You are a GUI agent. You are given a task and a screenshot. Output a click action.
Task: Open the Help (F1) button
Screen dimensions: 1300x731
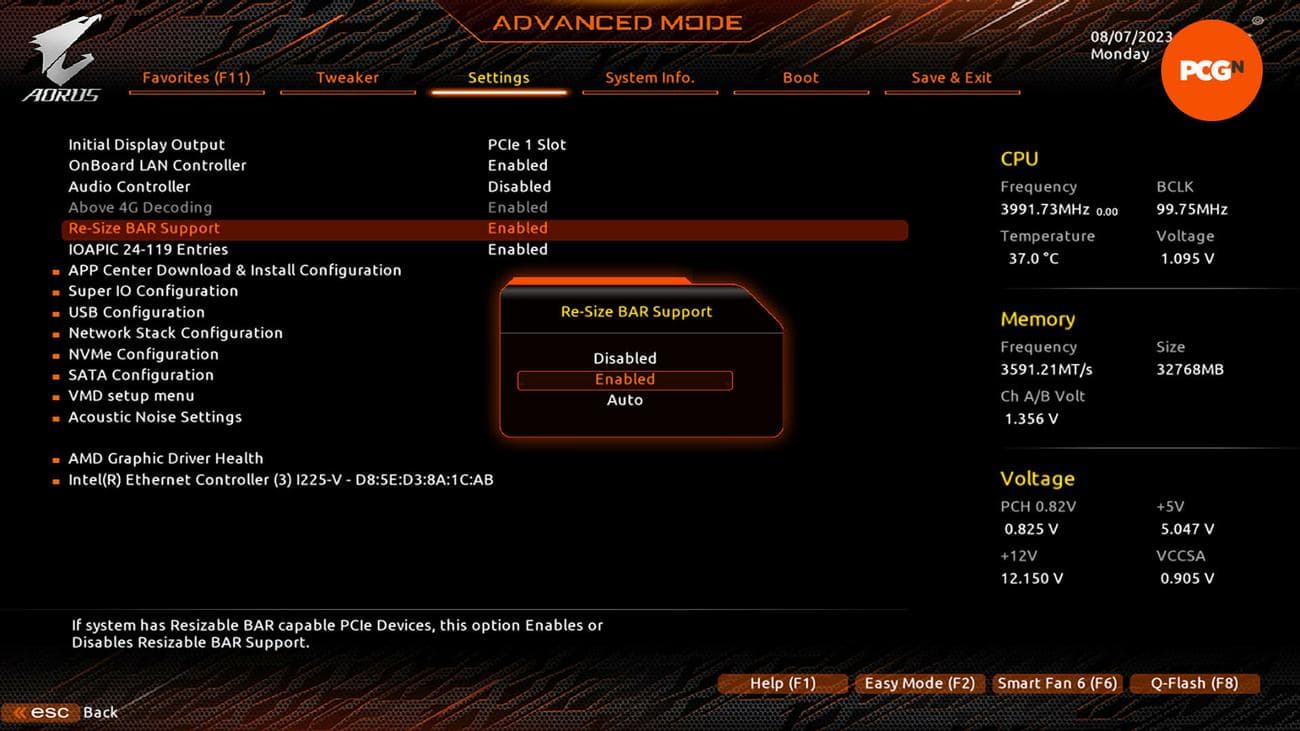pos(782,684)
